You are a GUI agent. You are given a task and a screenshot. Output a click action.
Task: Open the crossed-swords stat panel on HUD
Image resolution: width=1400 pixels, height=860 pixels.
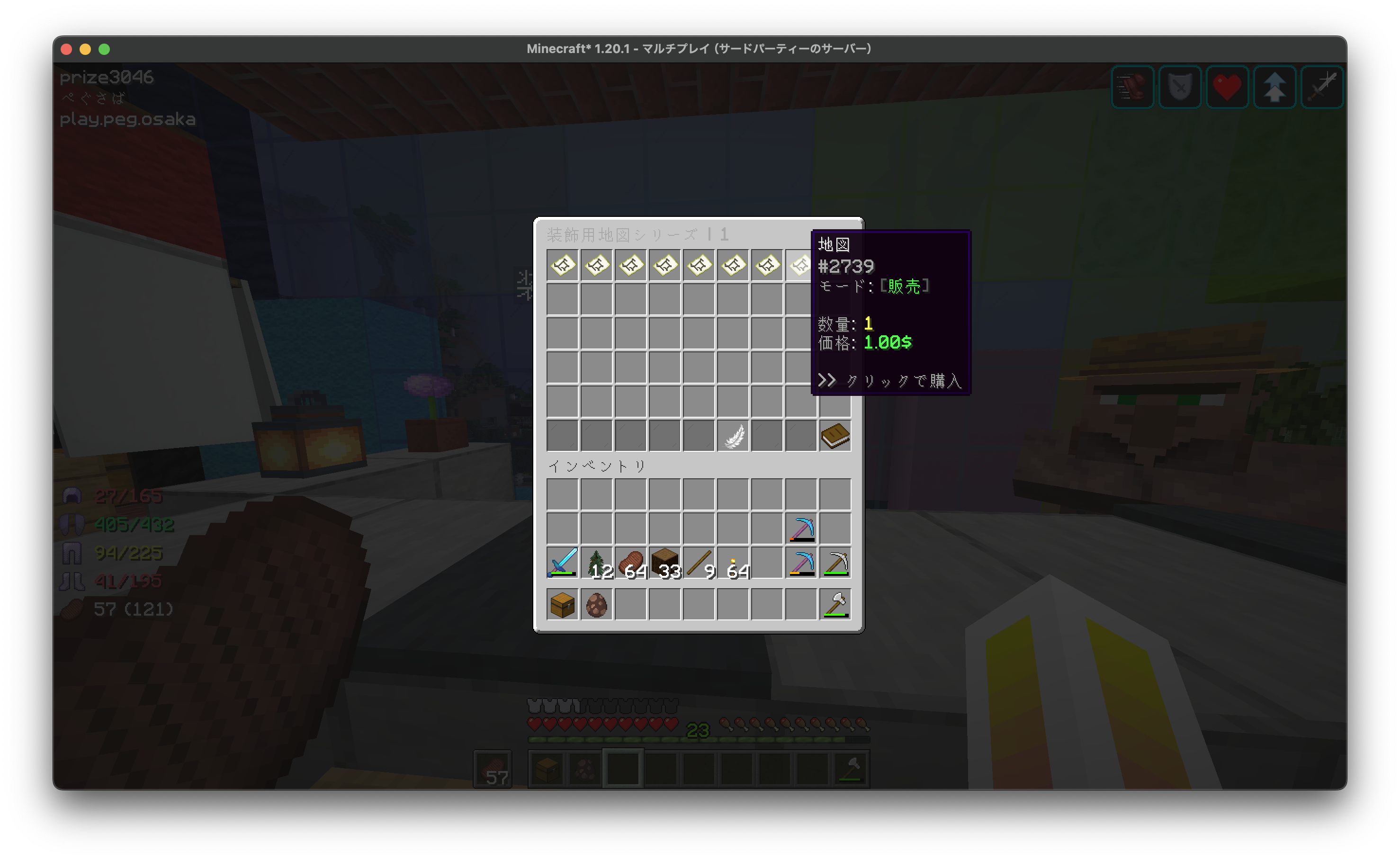tap(1321, 87)
